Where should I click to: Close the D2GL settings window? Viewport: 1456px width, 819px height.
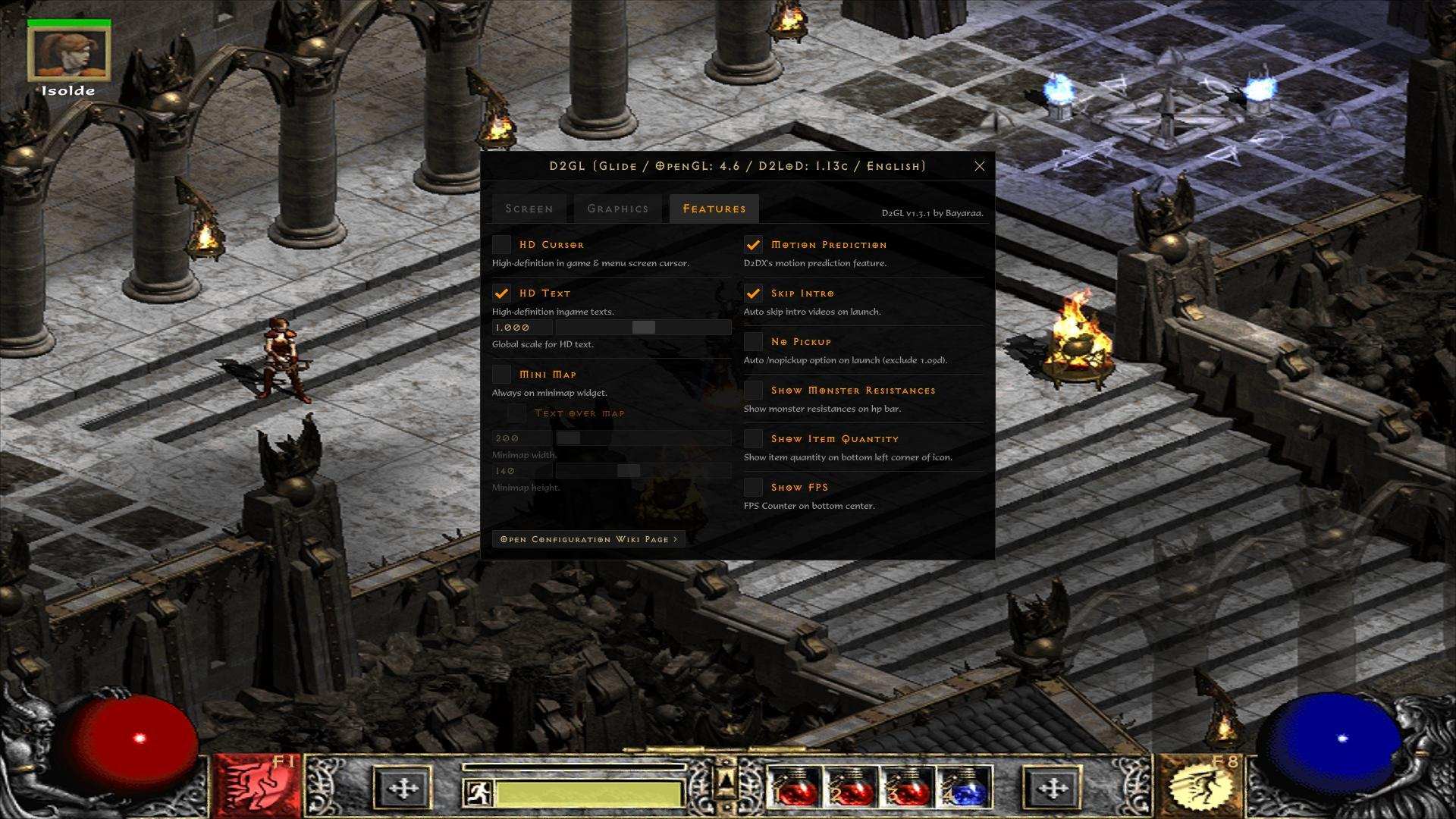tap(979, 166)
